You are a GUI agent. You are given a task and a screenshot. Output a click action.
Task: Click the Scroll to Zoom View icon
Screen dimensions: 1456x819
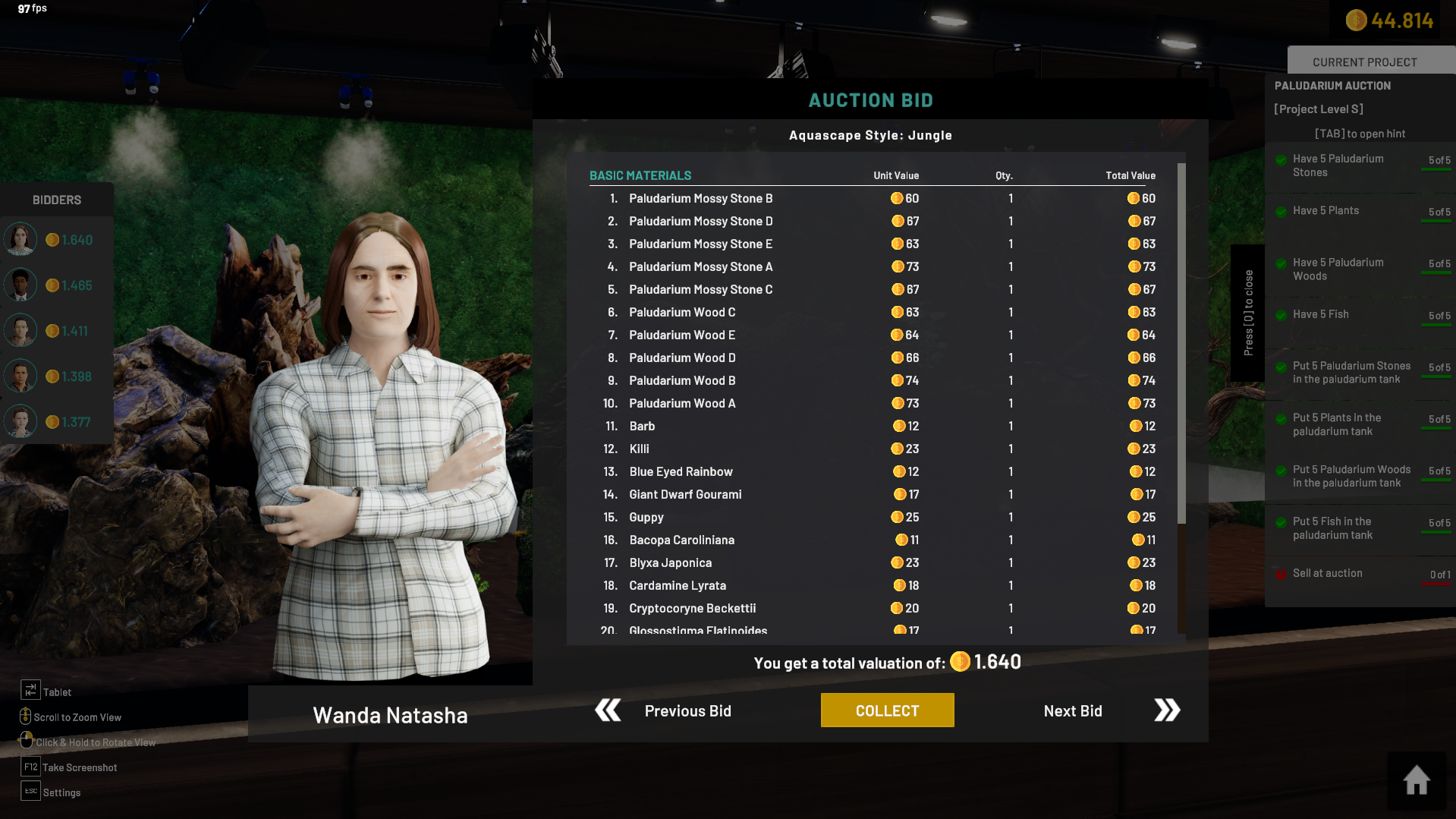tap(24, 716)
